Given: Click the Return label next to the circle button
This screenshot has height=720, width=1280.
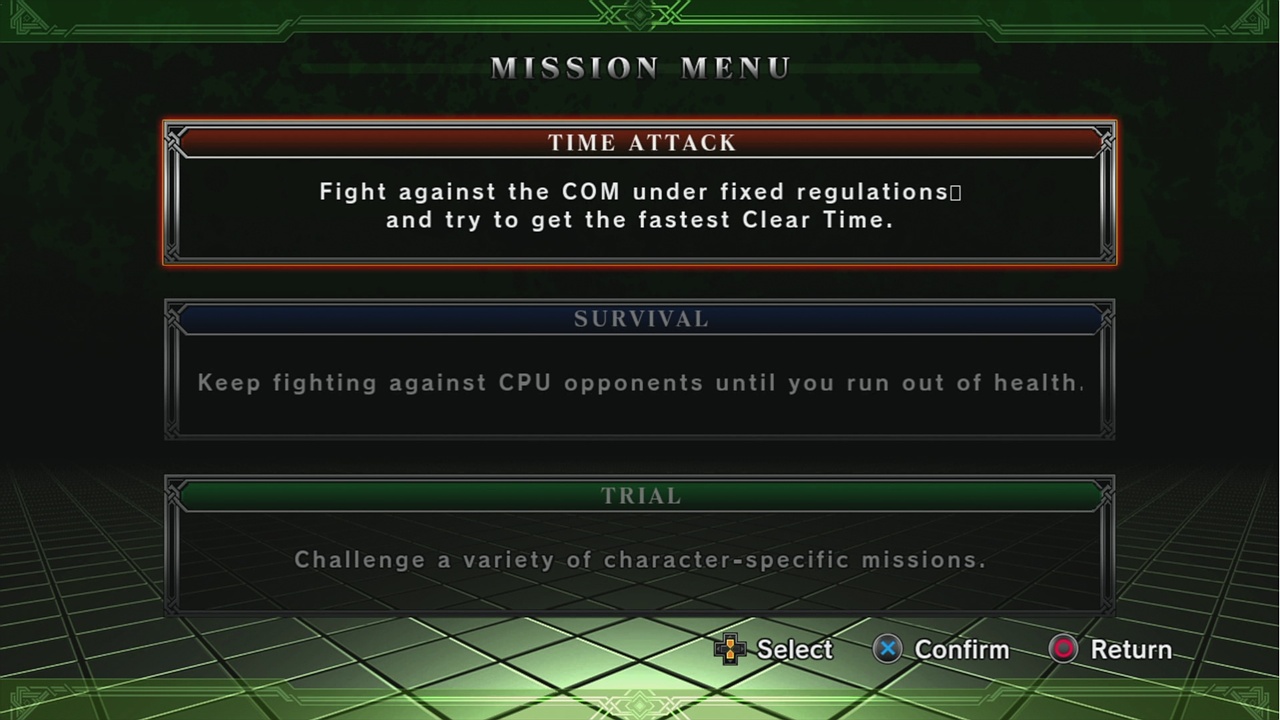Looking at the screenshot, I should tap(1130, 649).
